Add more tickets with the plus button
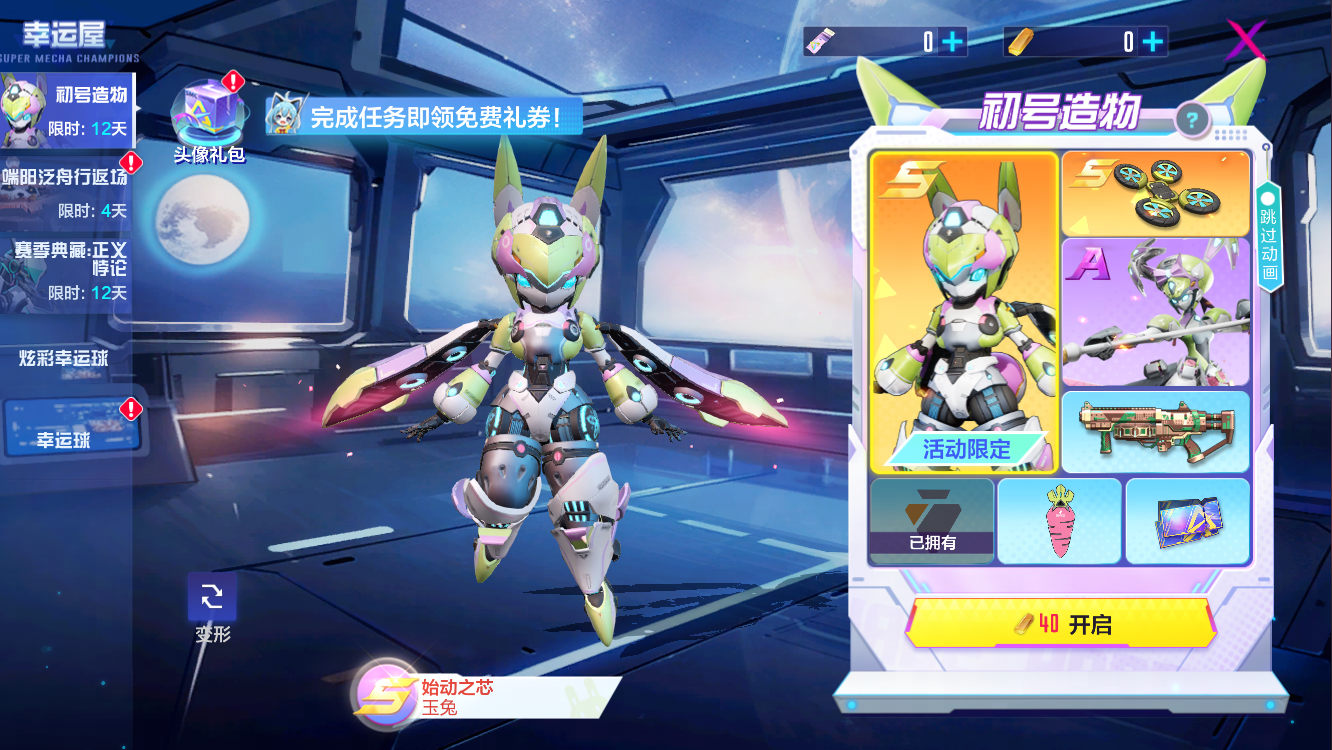Screen dimensions: 1332x750 coord(953,42)
